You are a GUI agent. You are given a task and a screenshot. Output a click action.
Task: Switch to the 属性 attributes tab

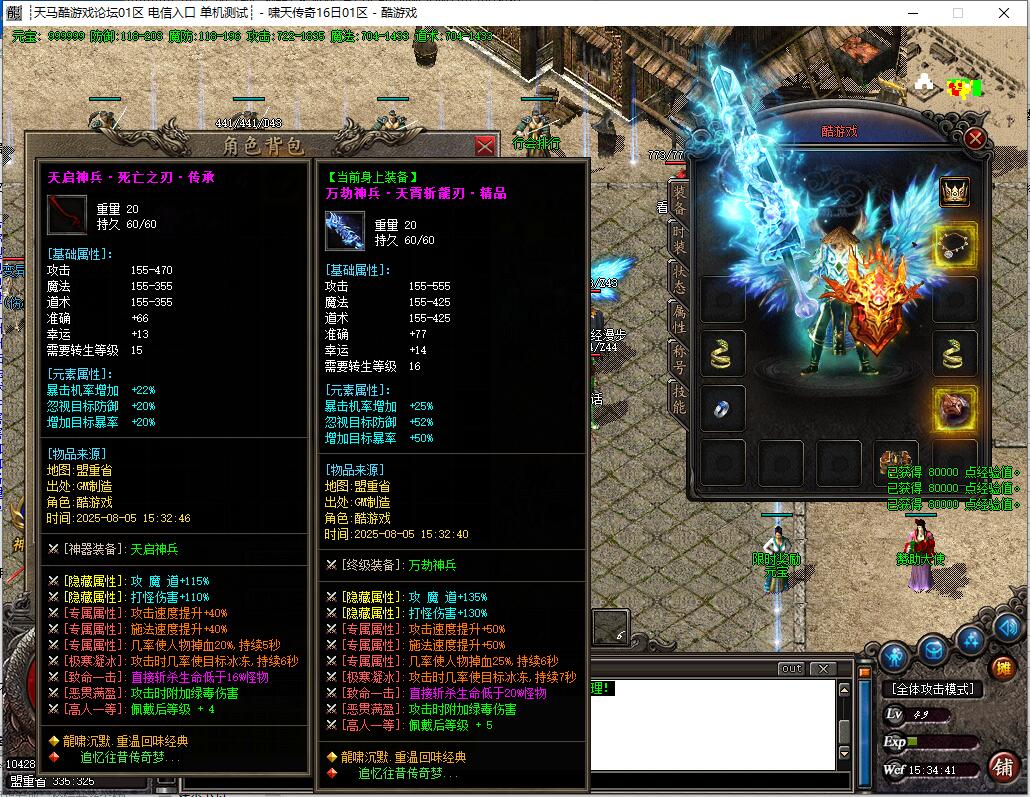coord(680,317)
